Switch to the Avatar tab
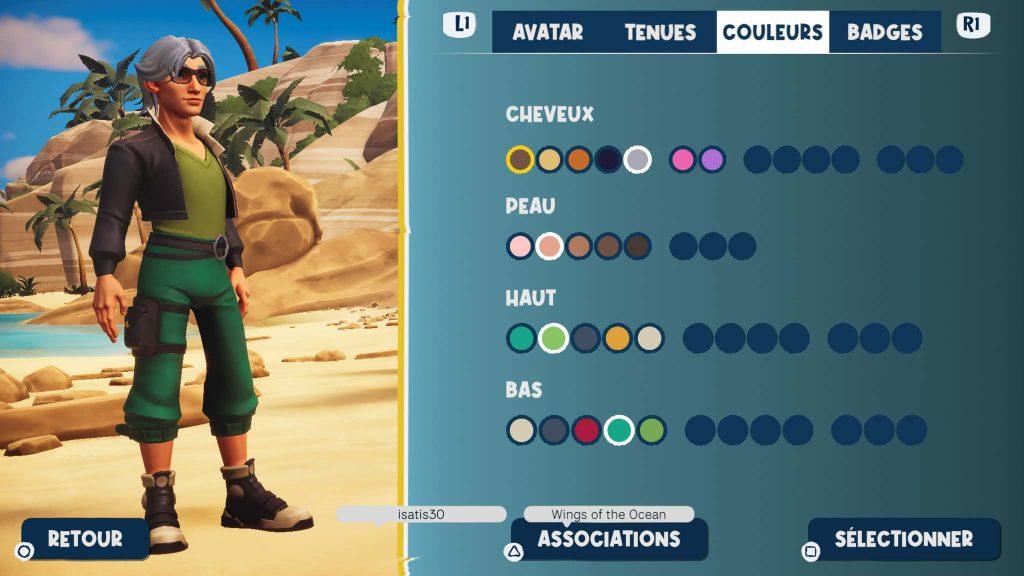Image resolution: width=1024 pixels, height=576 pixels. coord(547,32)
